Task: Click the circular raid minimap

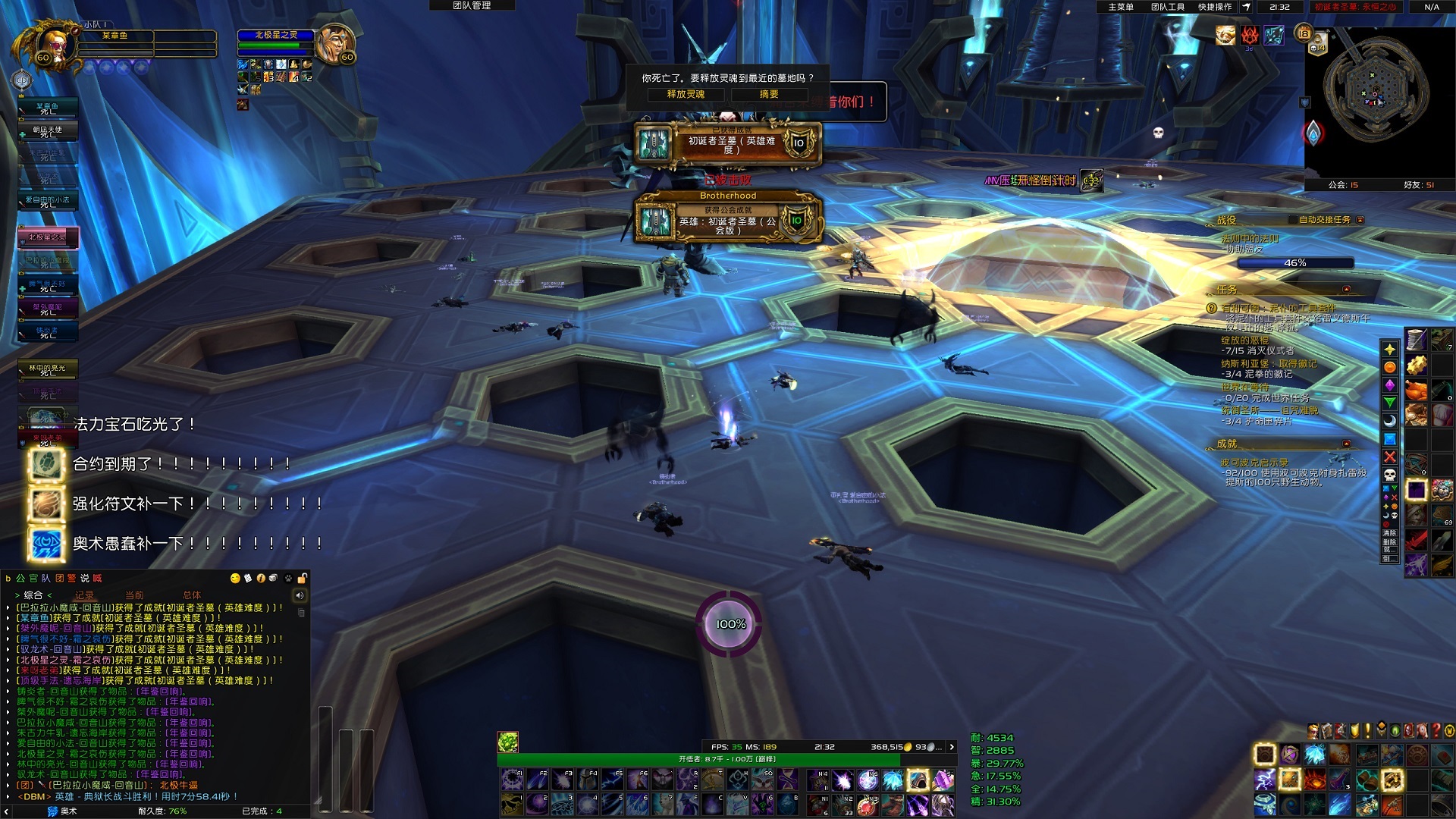Action: pyautogui.click(x=1376, y=93)
